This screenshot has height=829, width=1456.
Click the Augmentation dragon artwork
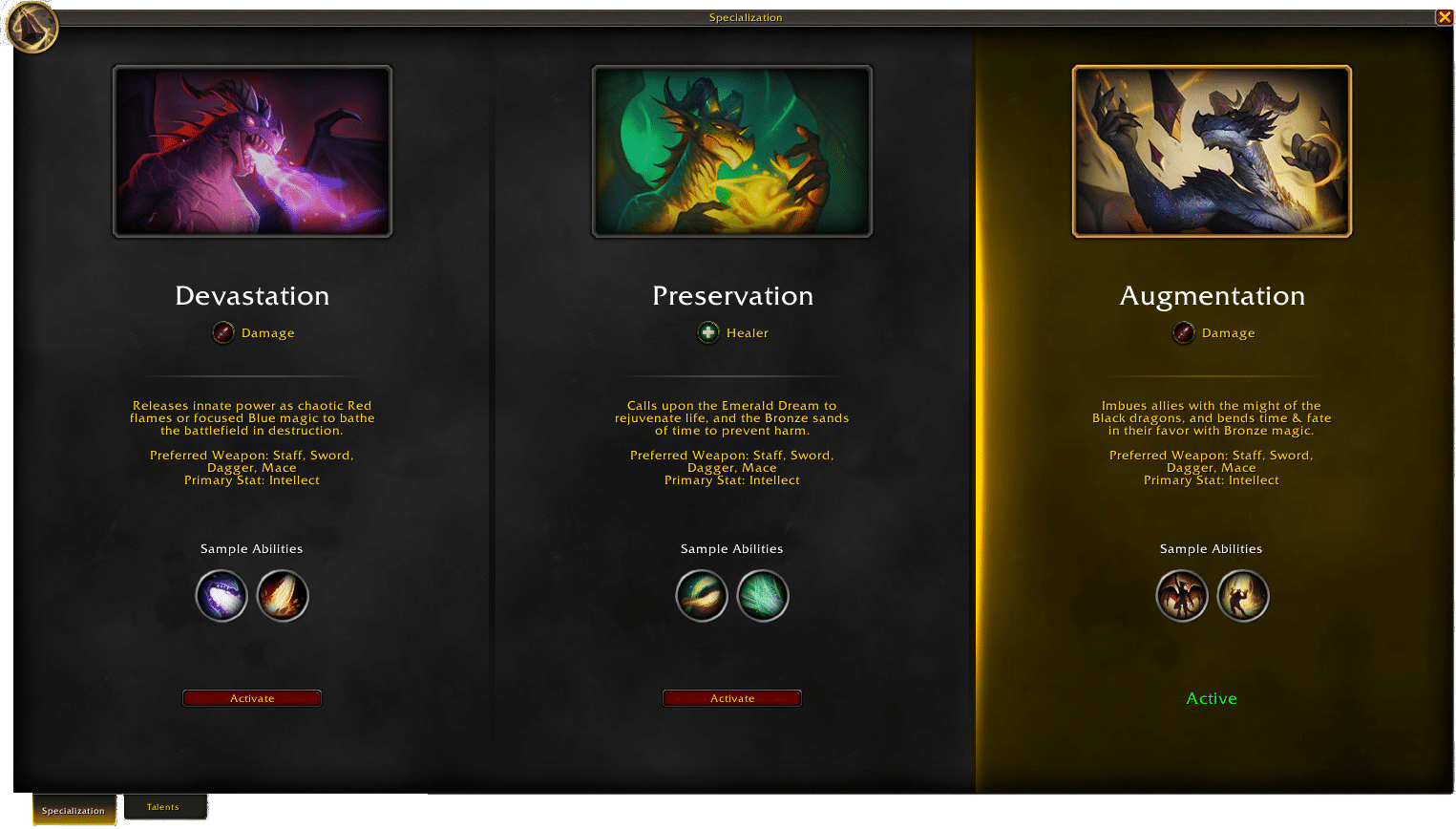pos(1212,151)
